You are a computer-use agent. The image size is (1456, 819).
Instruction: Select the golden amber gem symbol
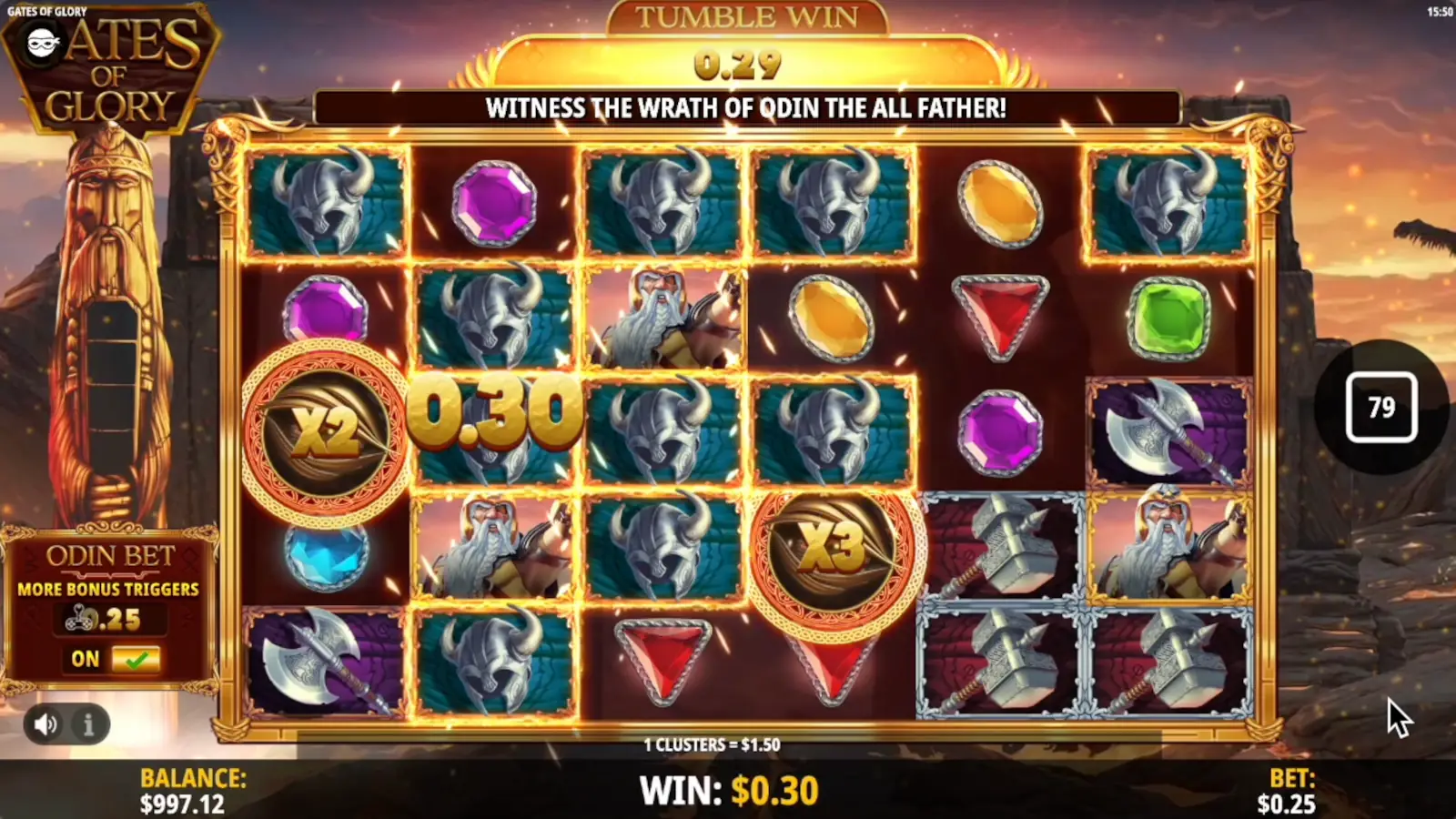coord(999,207)
